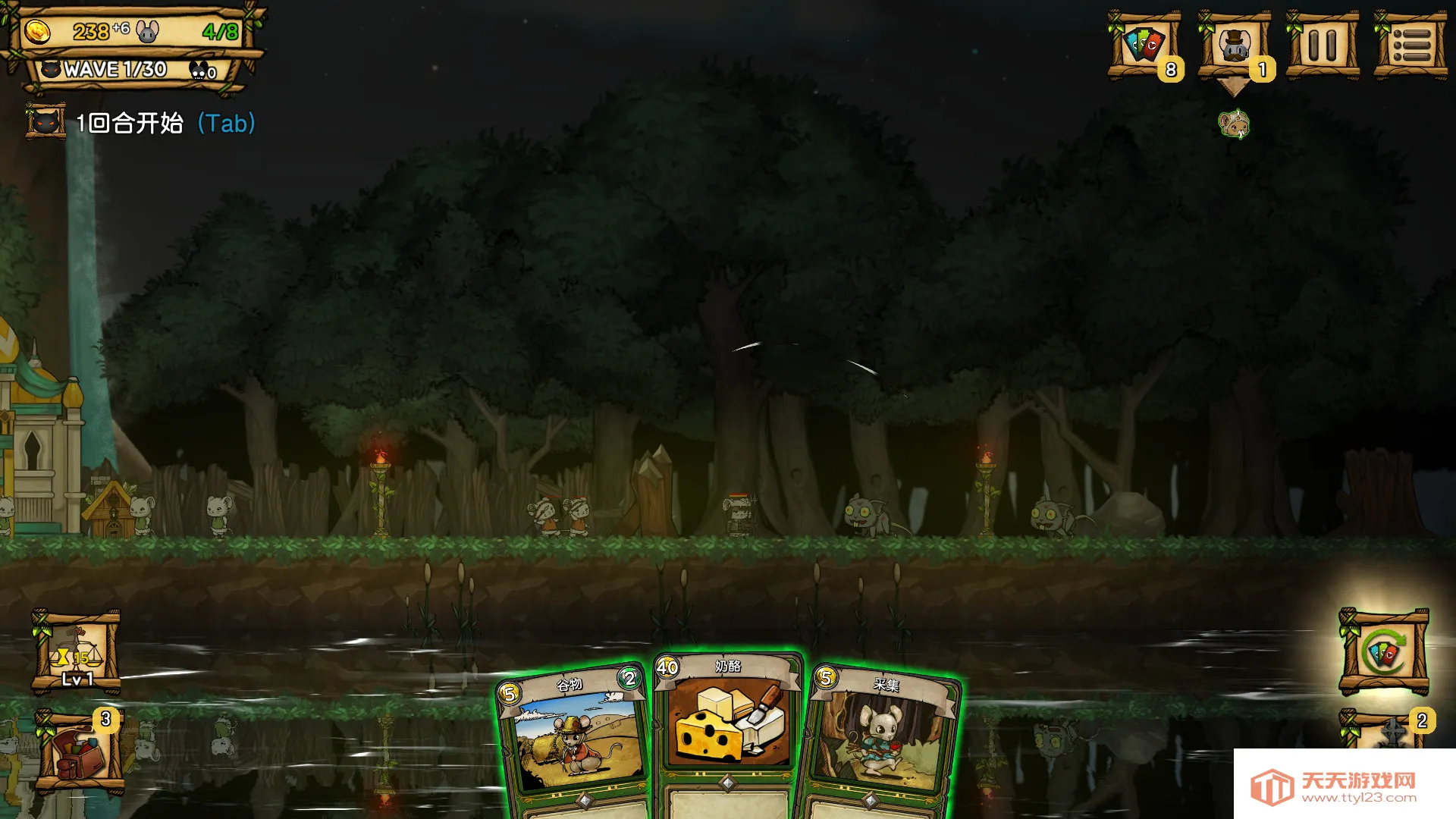Screen dimensions: 1456x819
Task: Click the small mouse portrait icon
Action: click(1234, 124)
